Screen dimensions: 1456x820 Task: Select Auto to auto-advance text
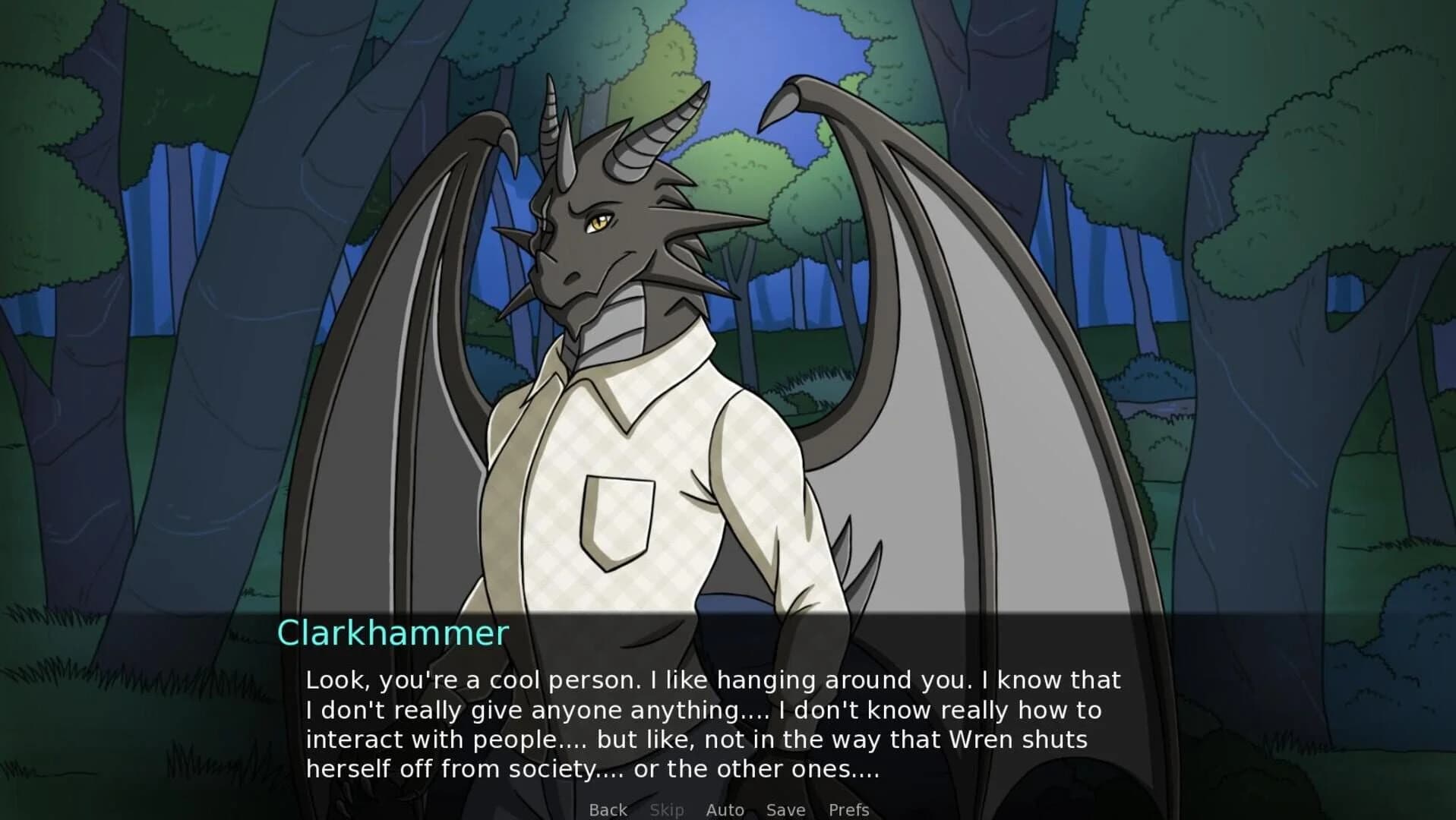click(725, 809)
